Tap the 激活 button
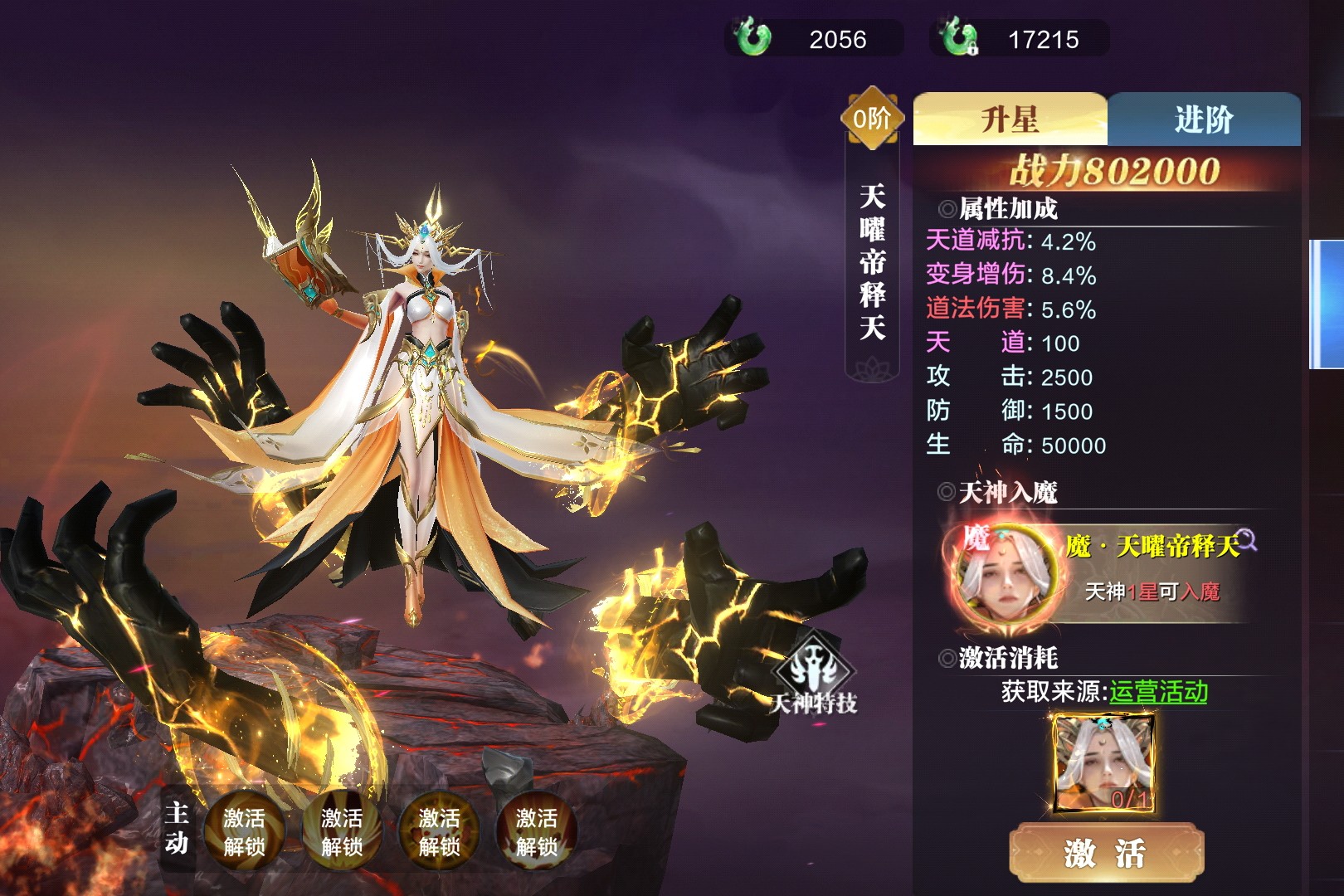 click(1105, 853)
